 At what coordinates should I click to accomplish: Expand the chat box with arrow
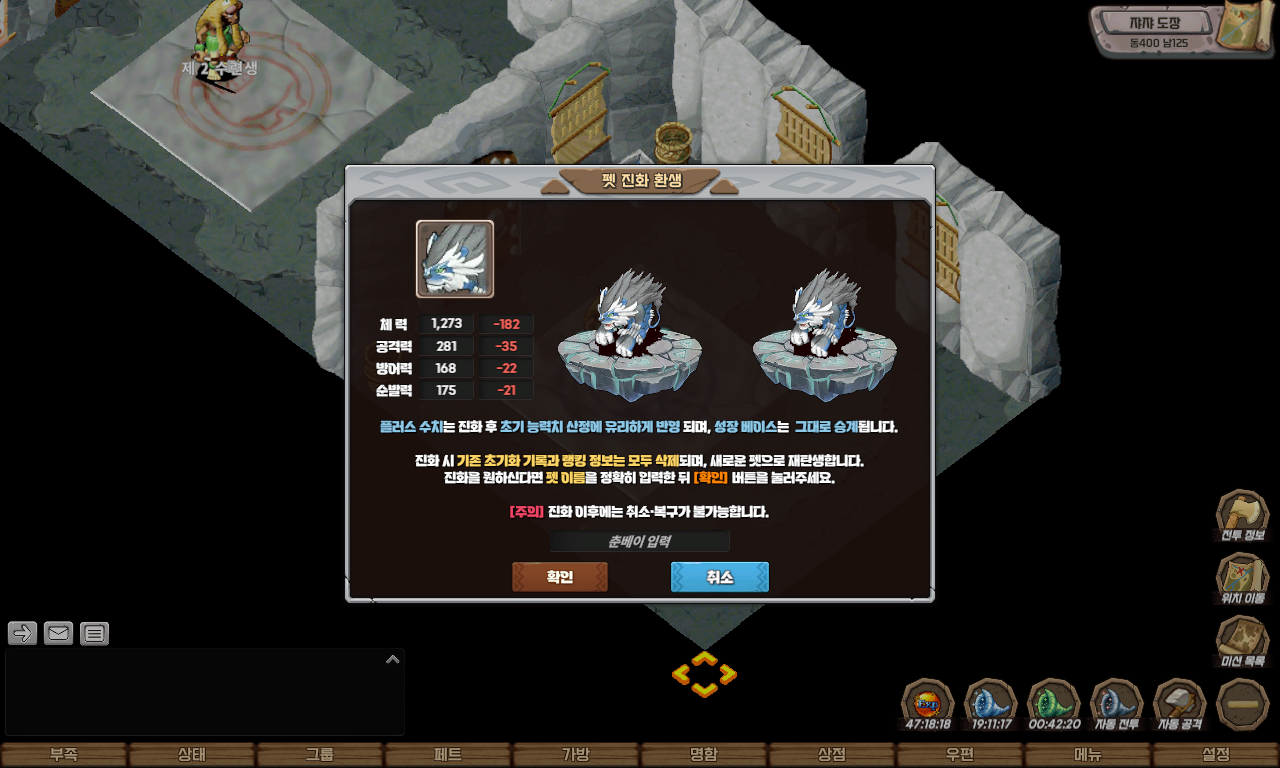393,659
